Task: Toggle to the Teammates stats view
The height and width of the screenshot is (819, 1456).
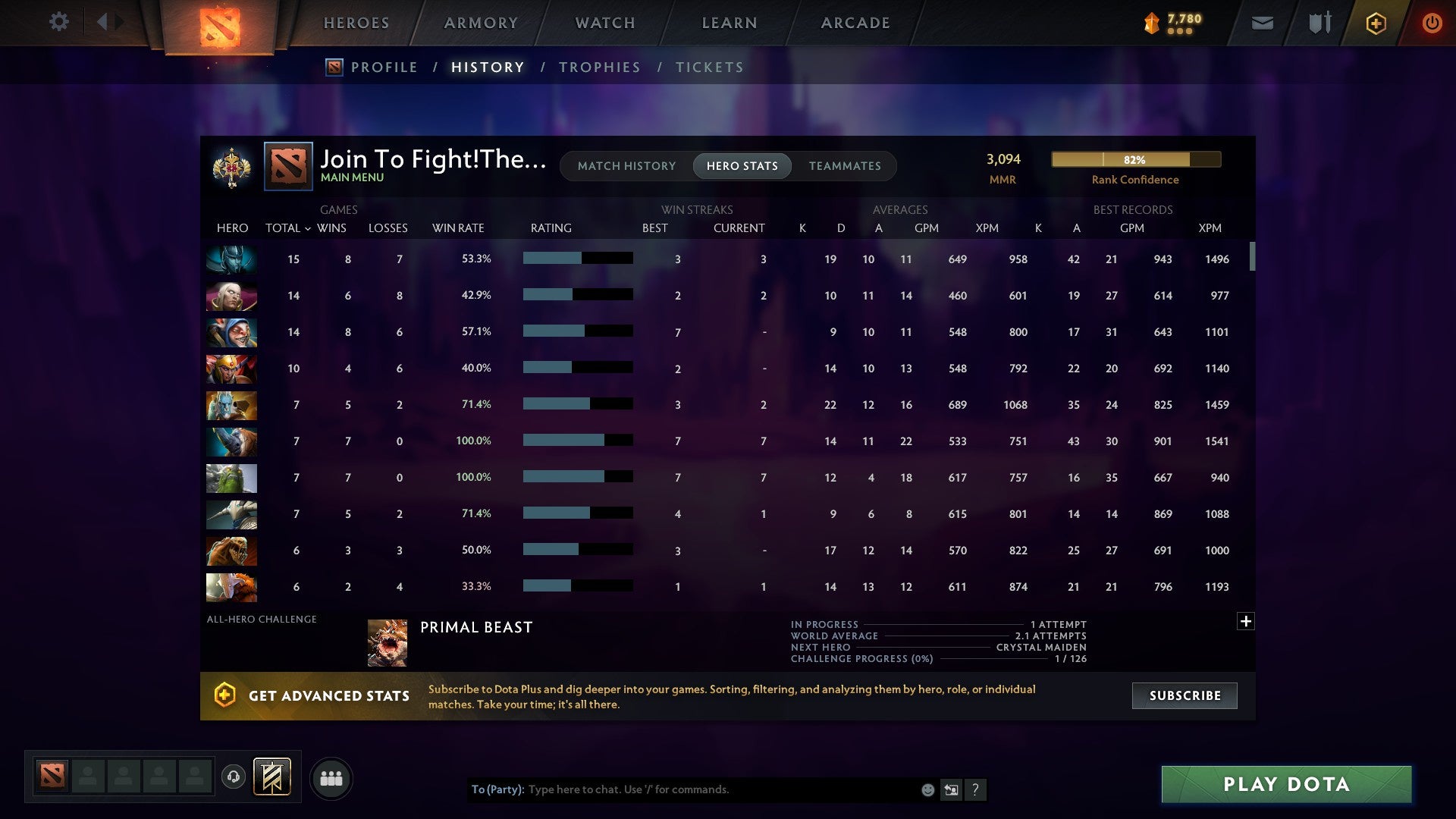Action: pyautogui.click(x=845, y=165)
